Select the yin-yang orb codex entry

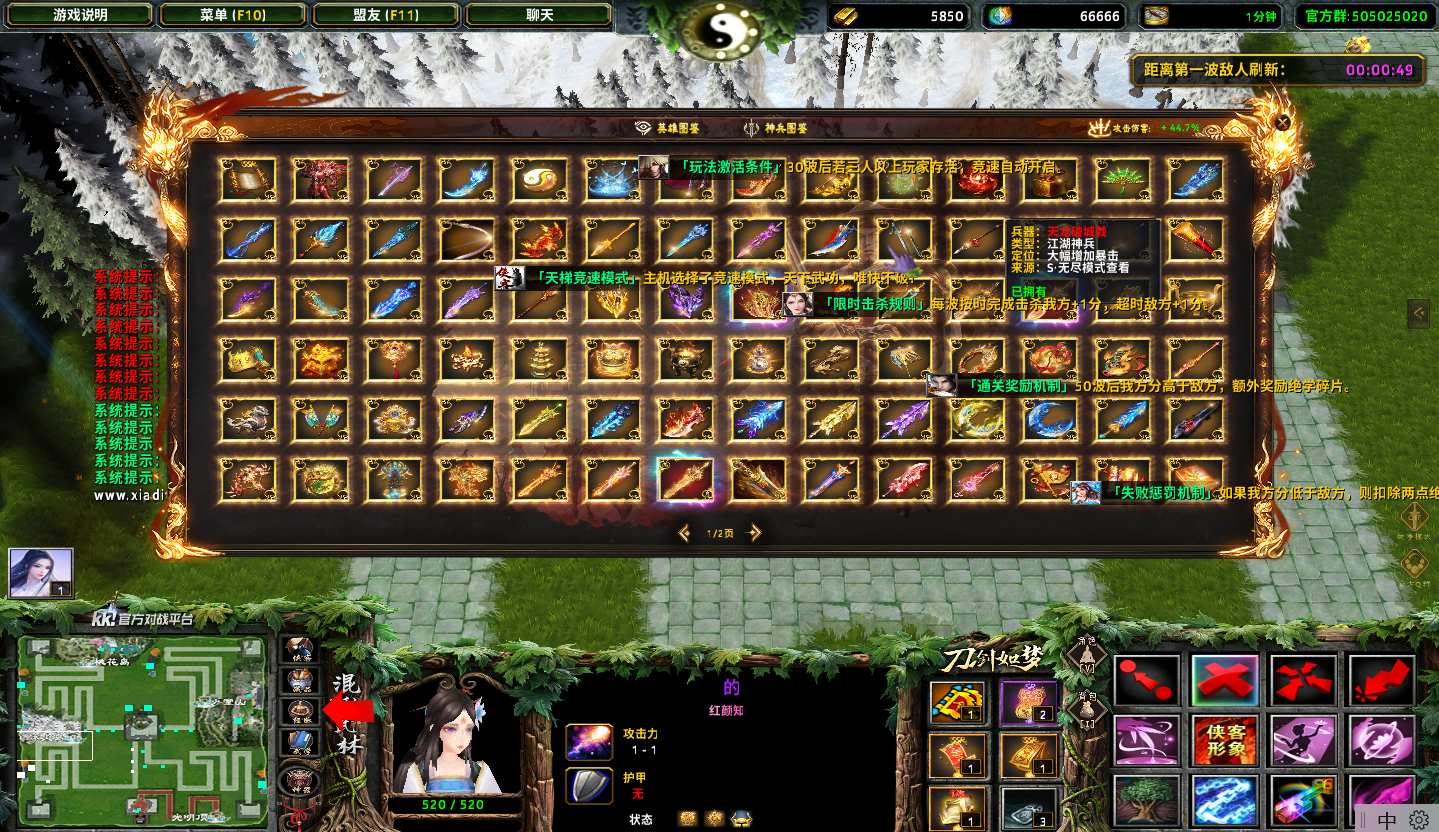(x=540, y=180)
